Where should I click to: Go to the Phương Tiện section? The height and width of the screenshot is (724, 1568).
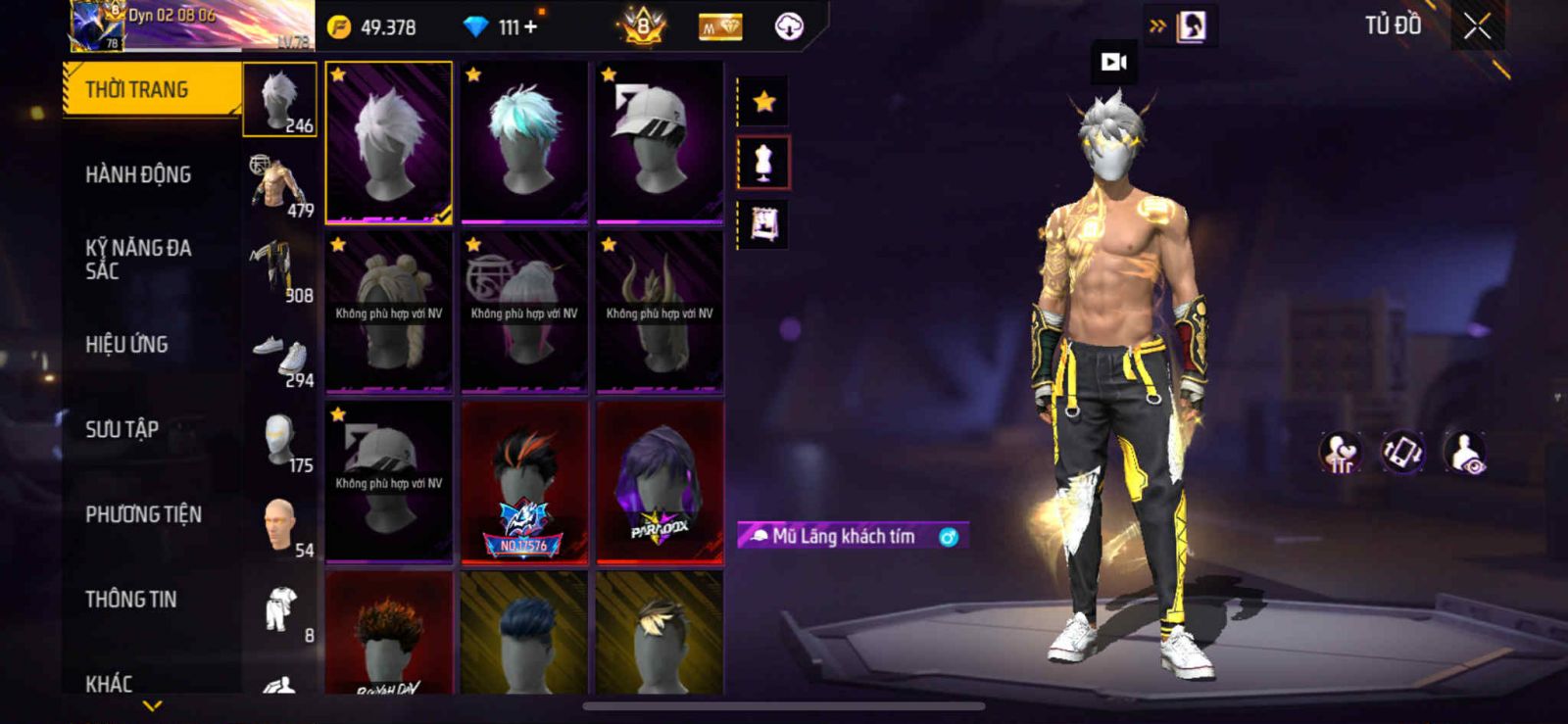tap(143, 514)
